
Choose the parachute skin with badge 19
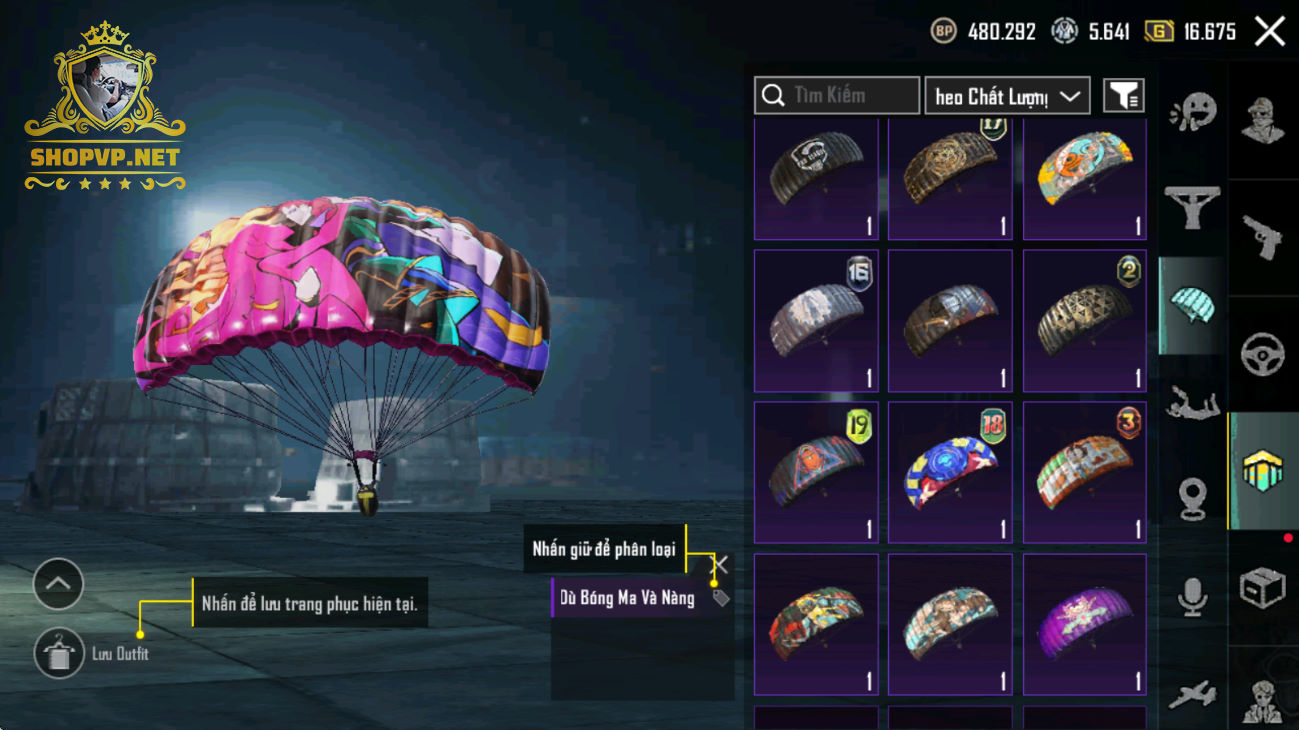point(816,473)
